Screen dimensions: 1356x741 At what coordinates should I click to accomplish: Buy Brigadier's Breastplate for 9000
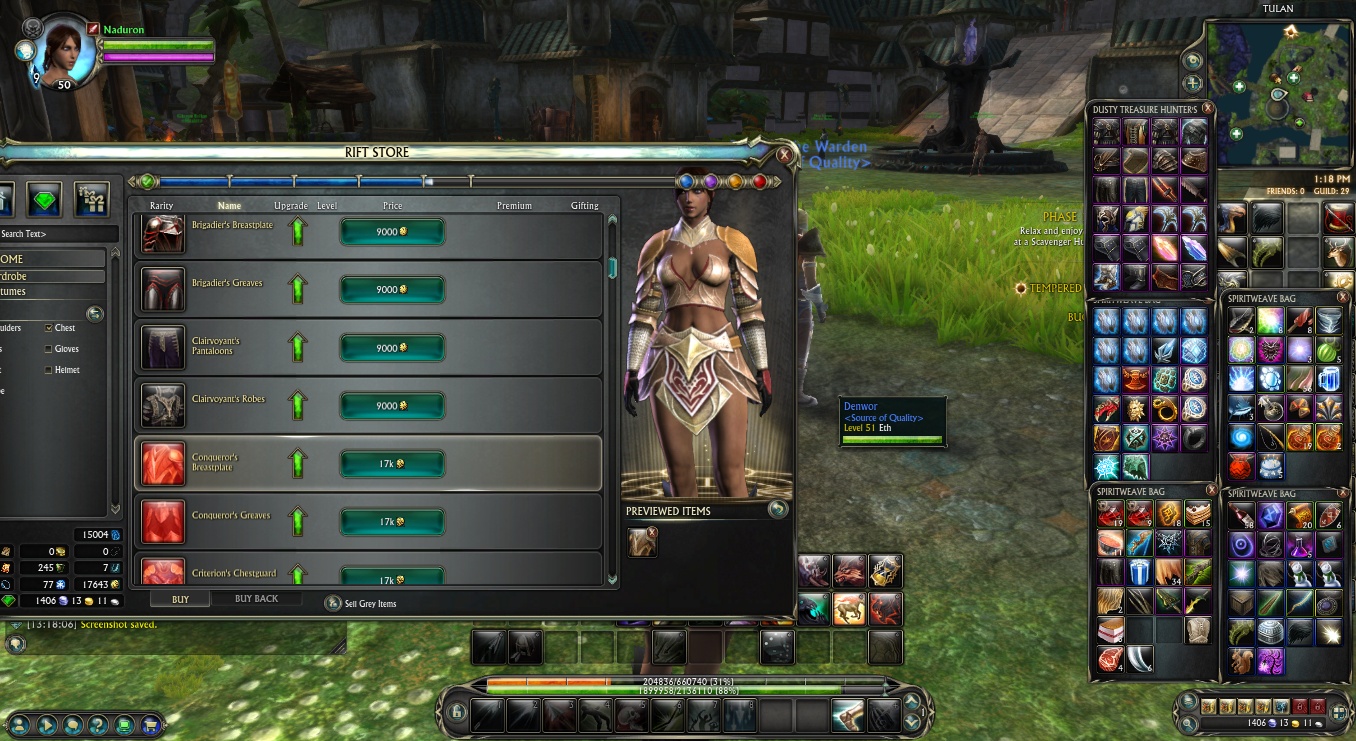point(392,232)
